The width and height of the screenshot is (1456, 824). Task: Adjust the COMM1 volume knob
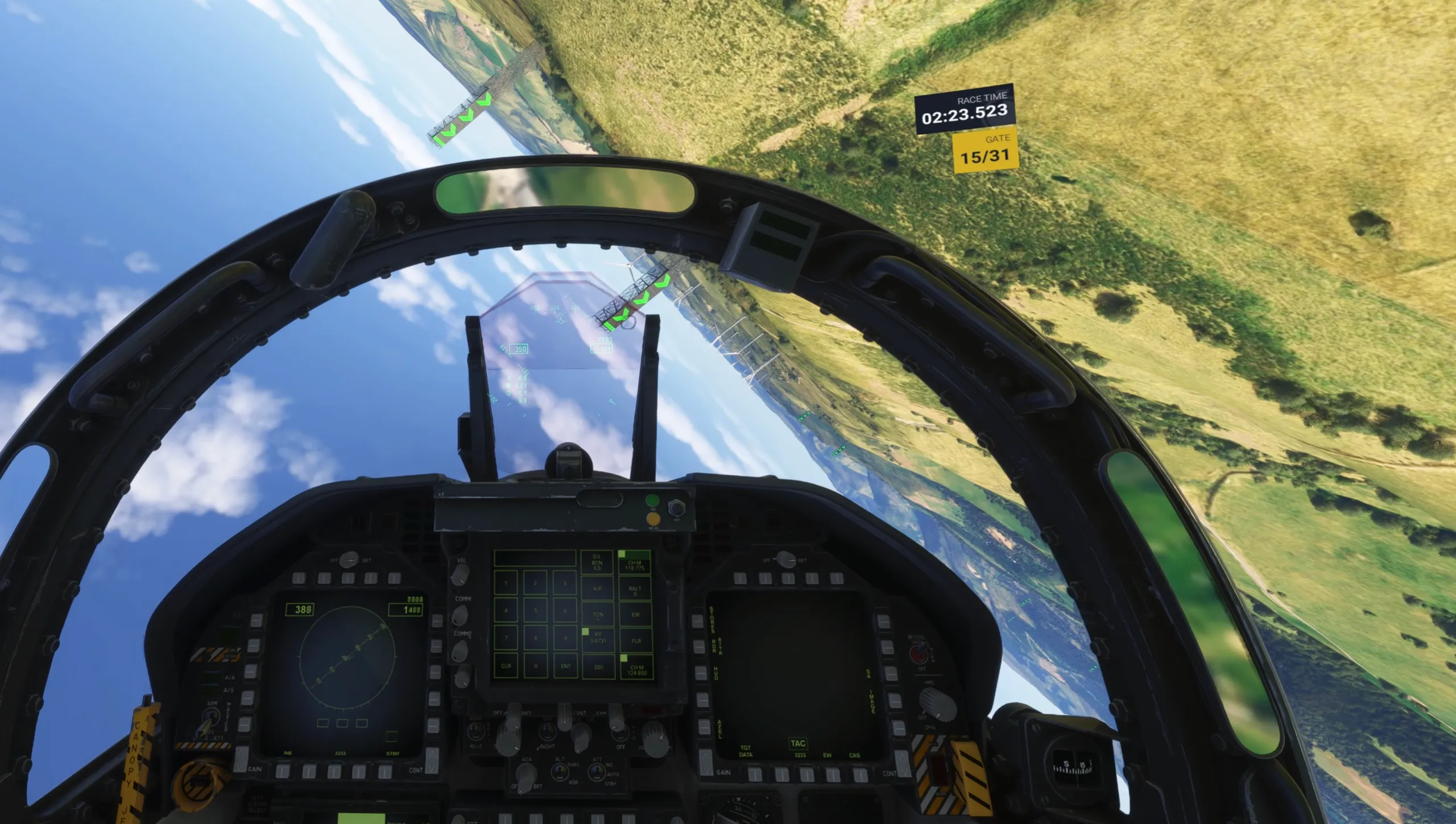click(460, 615)
